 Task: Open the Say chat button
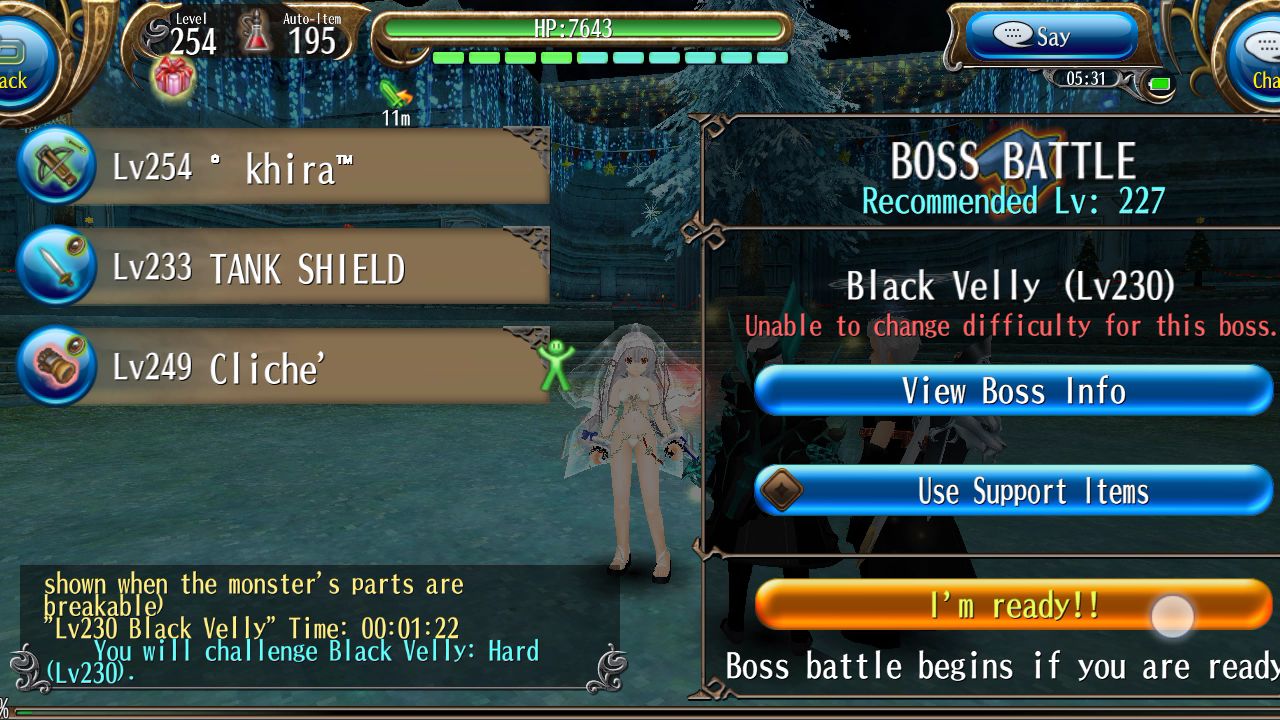point(1050,37)
